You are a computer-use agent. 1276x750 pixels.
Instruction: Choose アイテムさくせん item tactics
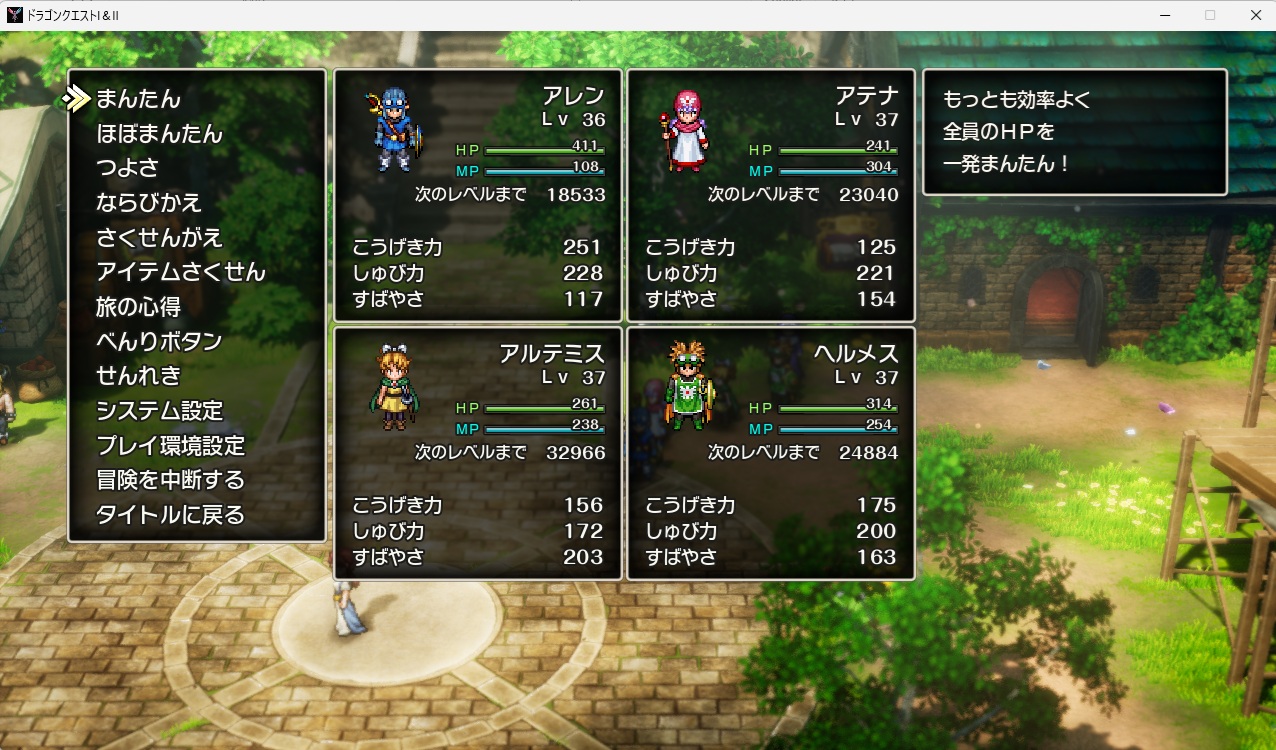click(180, 272)
